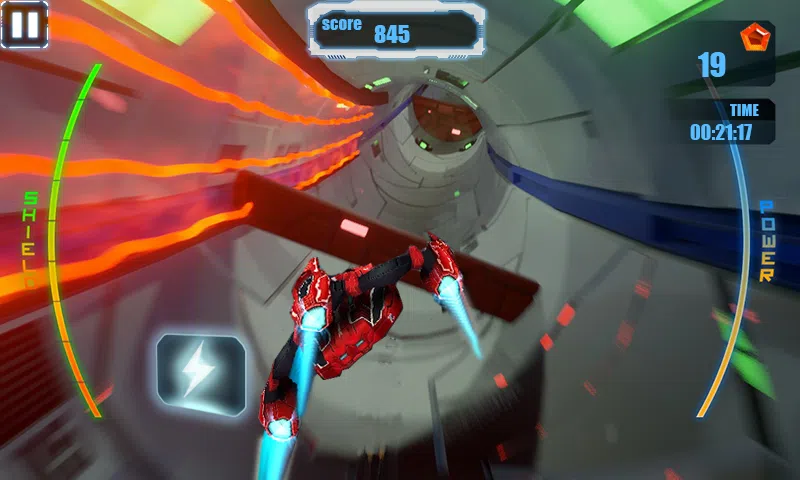Activate the lightning bolt boost
800x480 pixels.
pyautogui.click(x=200, y=375)
